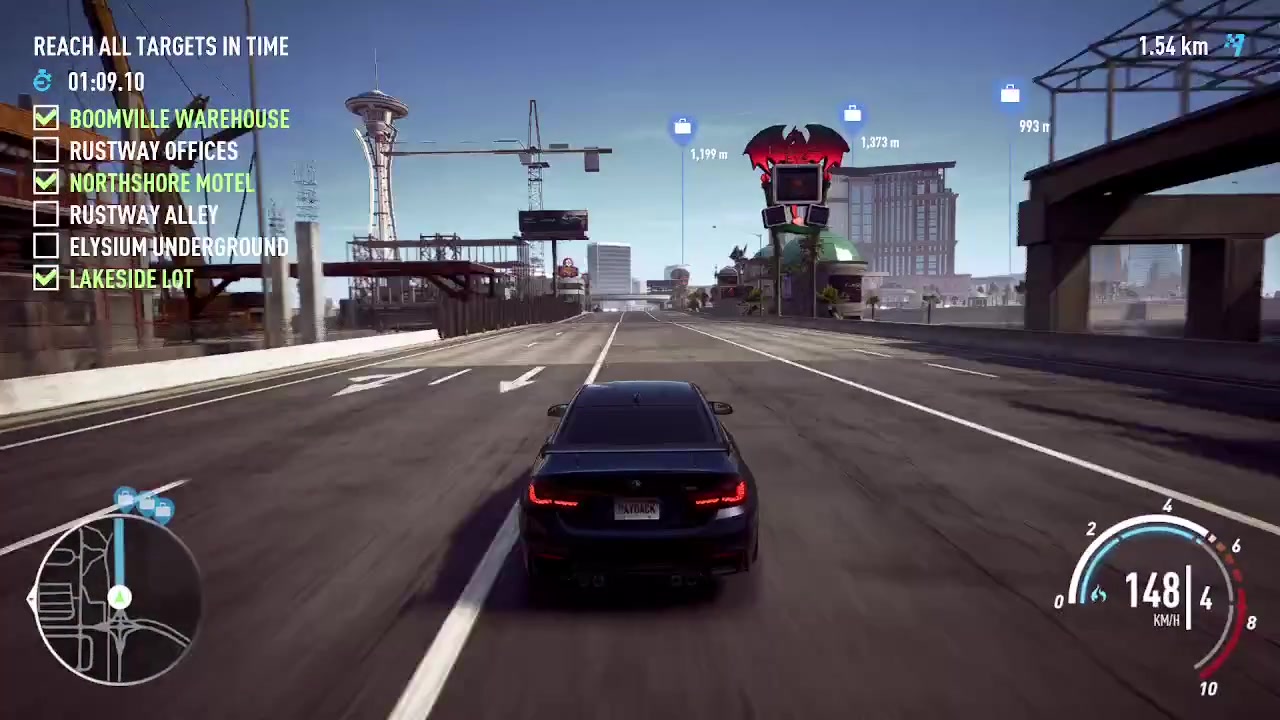Toggle the Lakeside Lot completion mark

pyautogui.click(x=46, y=279)
